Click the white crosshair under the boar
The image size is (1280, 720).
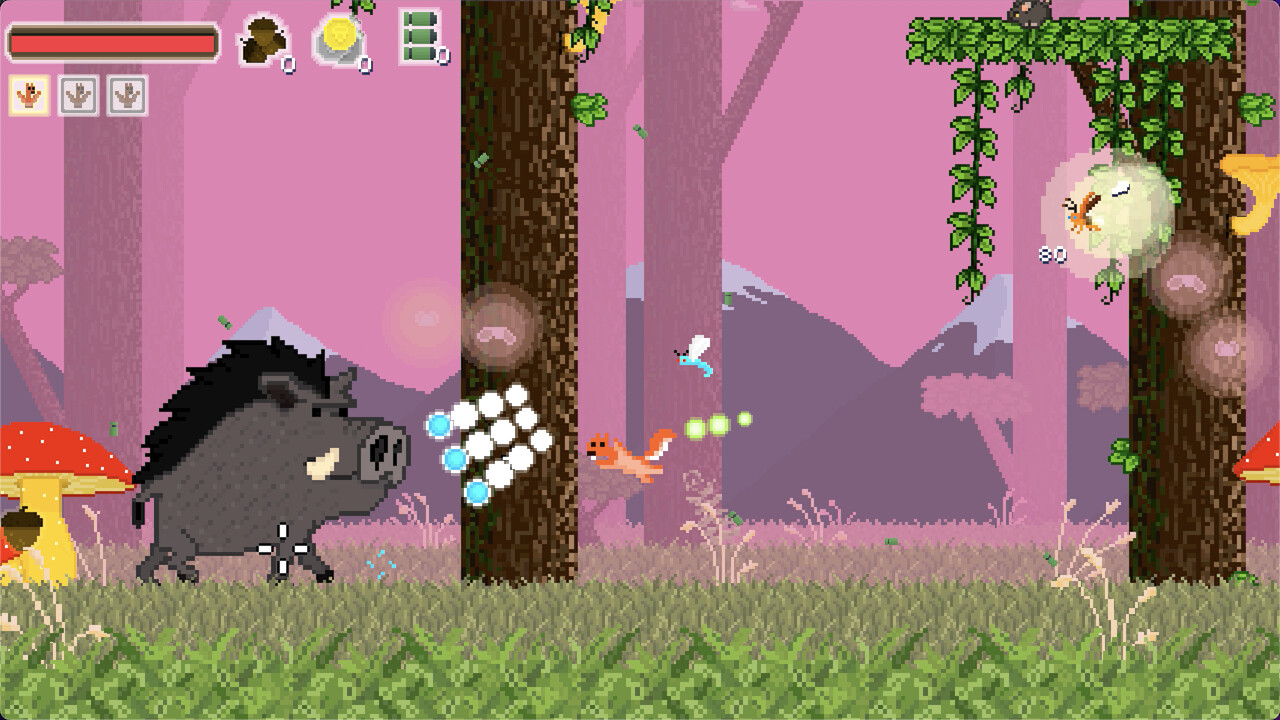[283, 551]
